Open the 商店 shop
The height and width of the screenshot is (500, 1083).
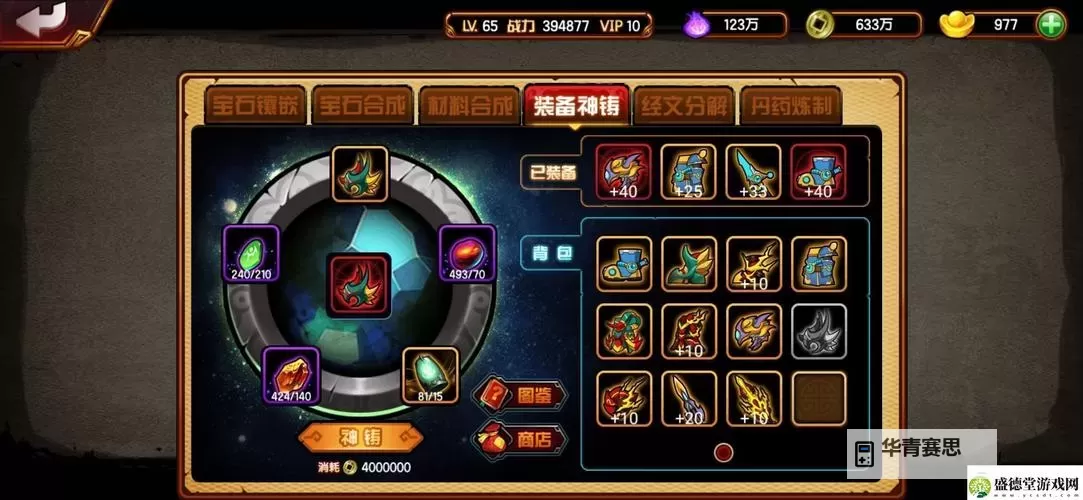pos(520,438)
